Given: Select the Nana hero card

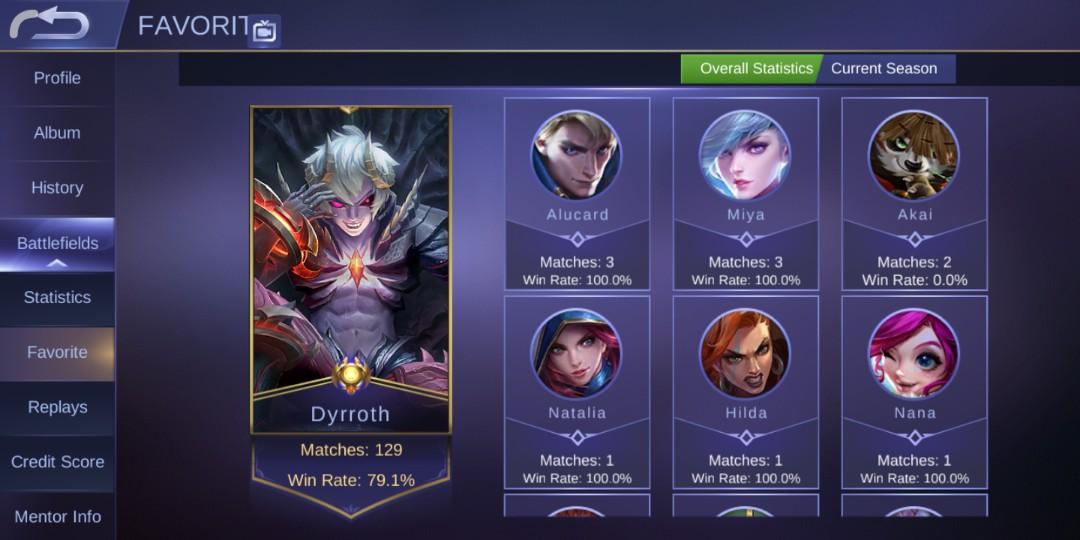Looking at the screenshot, I should click(x=914, y=392).
